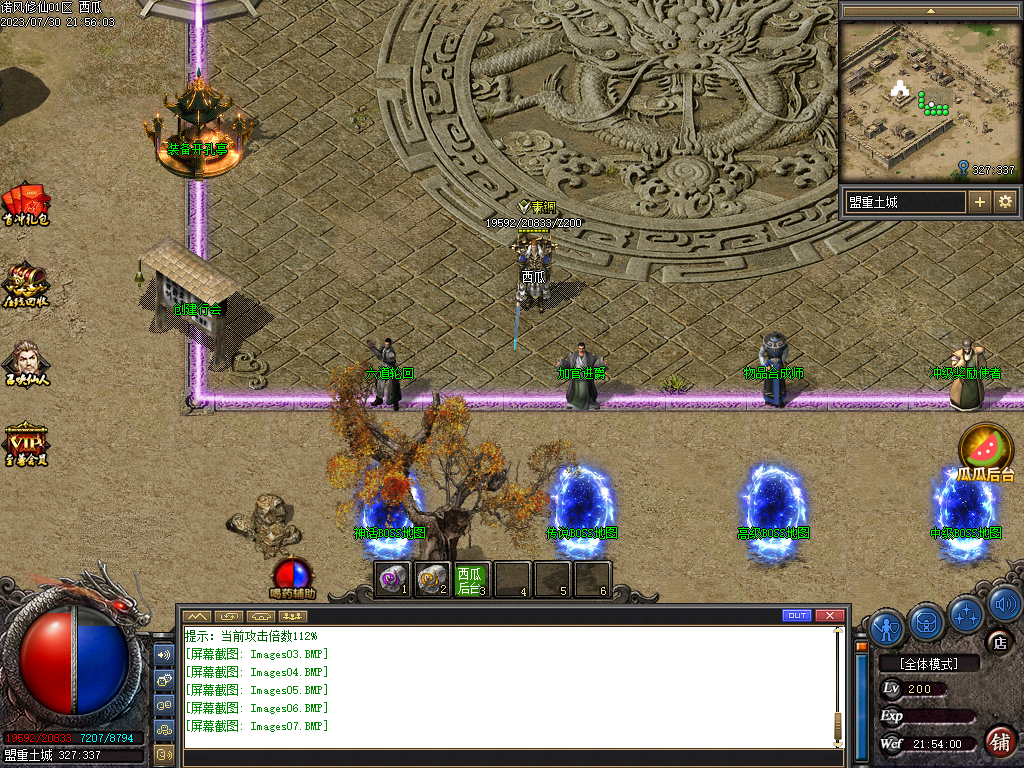Open the backpack inventory icon

927,622
